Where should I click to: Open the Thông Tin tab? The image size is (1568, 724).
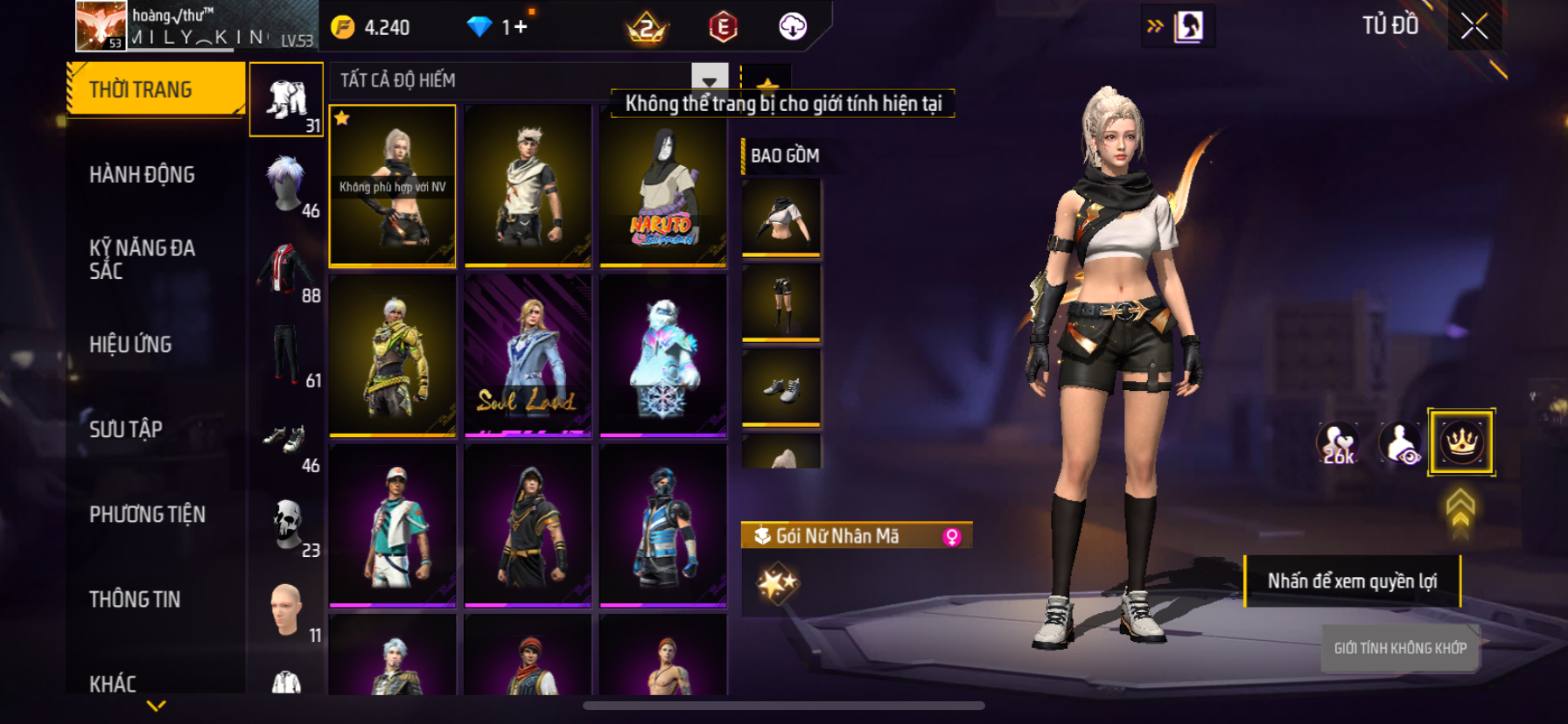pos(136,599)
